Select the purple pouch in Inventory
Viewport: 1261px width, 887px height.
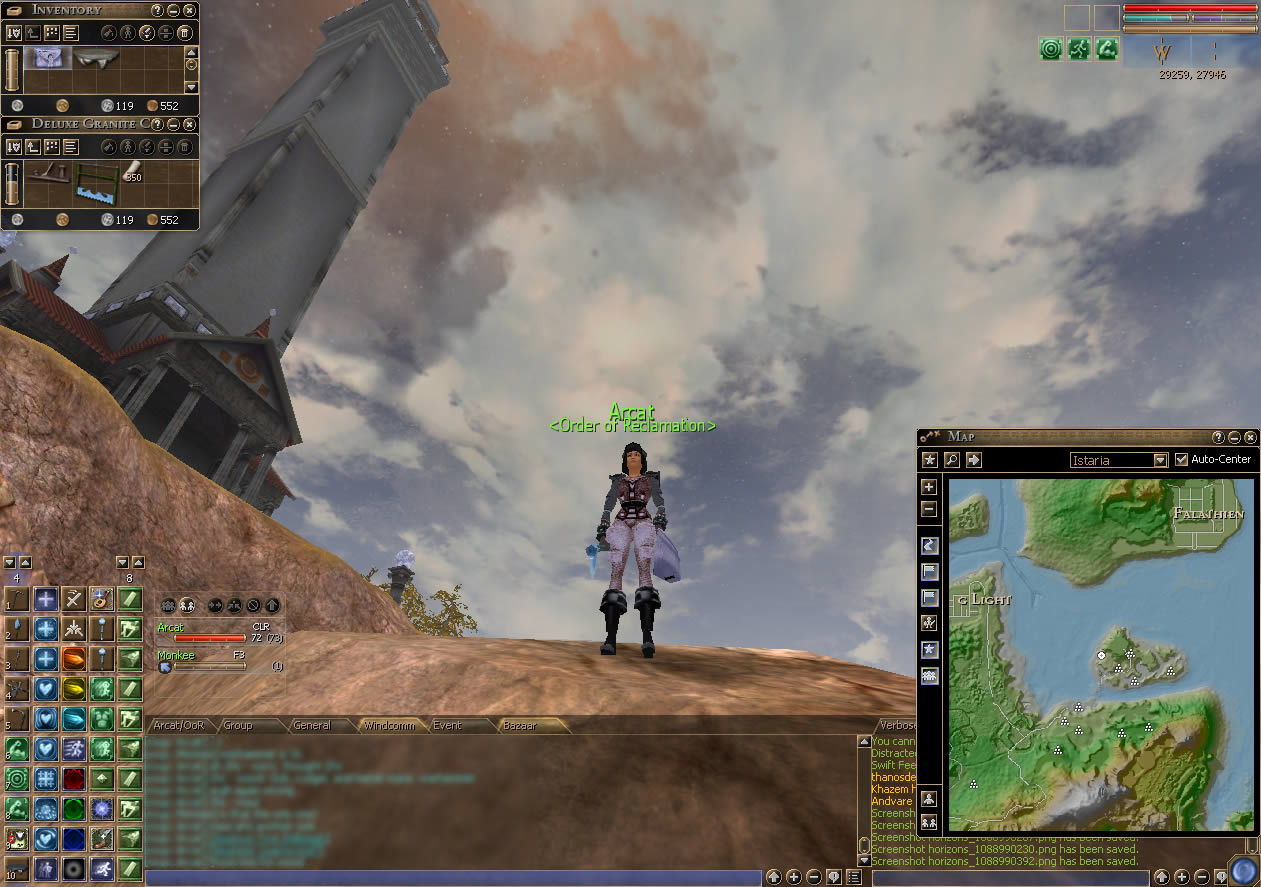tap(44, 58)
